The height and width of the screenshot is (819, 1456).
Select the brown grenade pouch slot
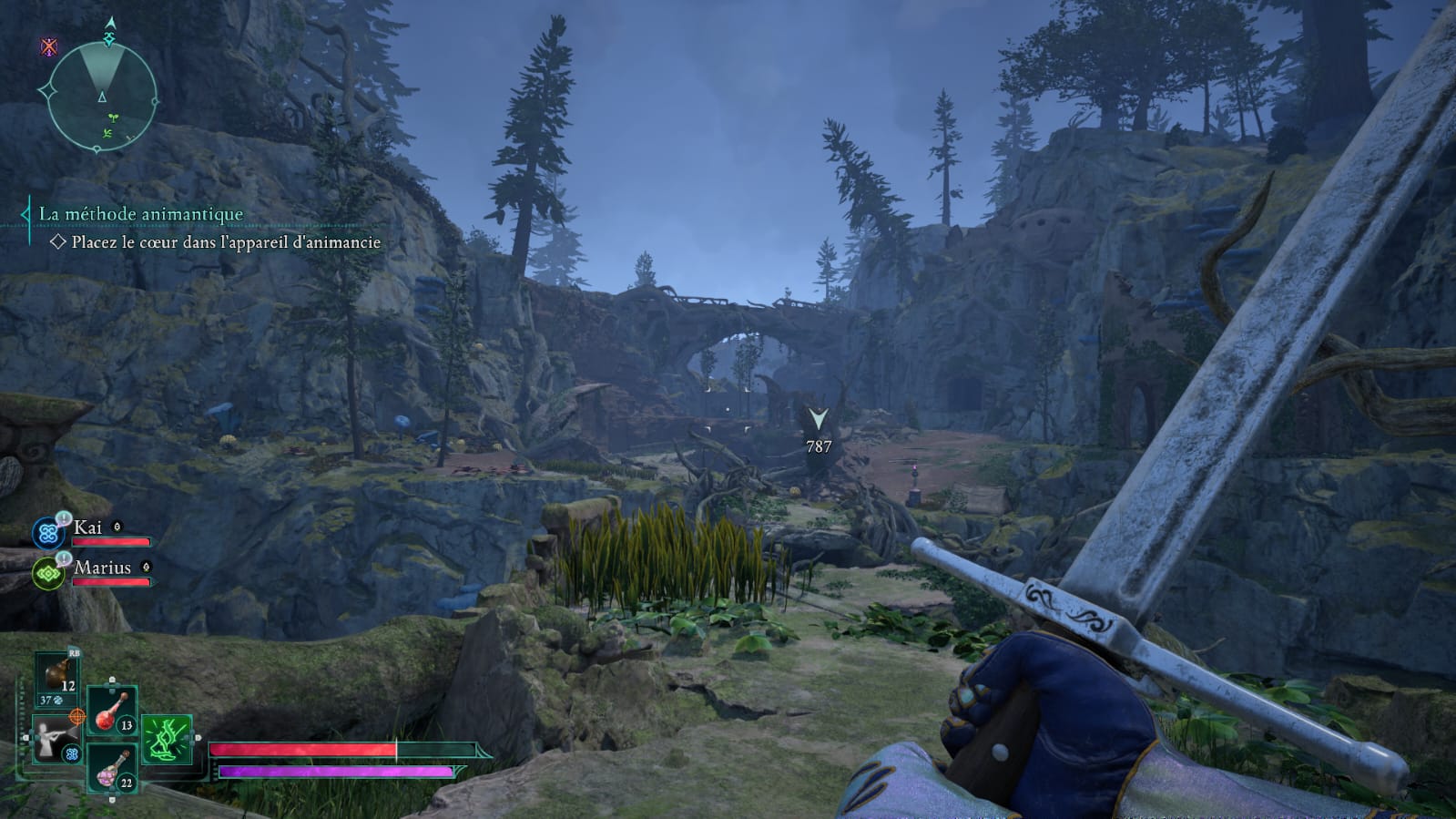58,678
